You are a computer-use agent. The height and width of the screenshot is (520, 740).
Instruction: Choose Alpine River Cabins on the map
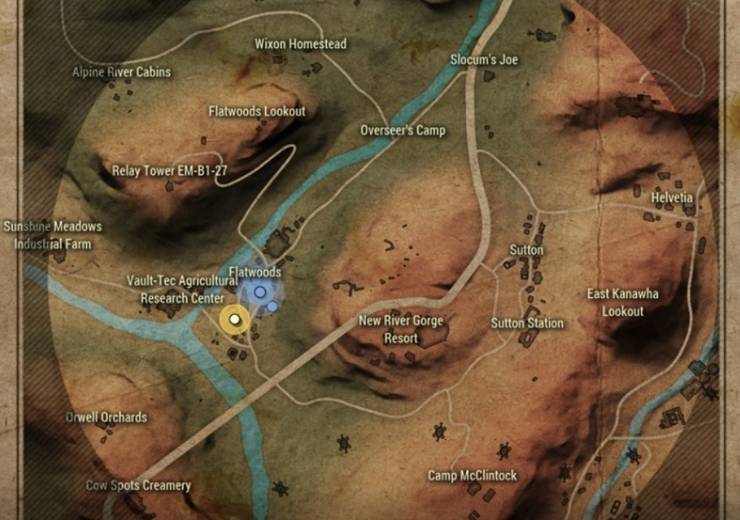(x=121, y=72)
